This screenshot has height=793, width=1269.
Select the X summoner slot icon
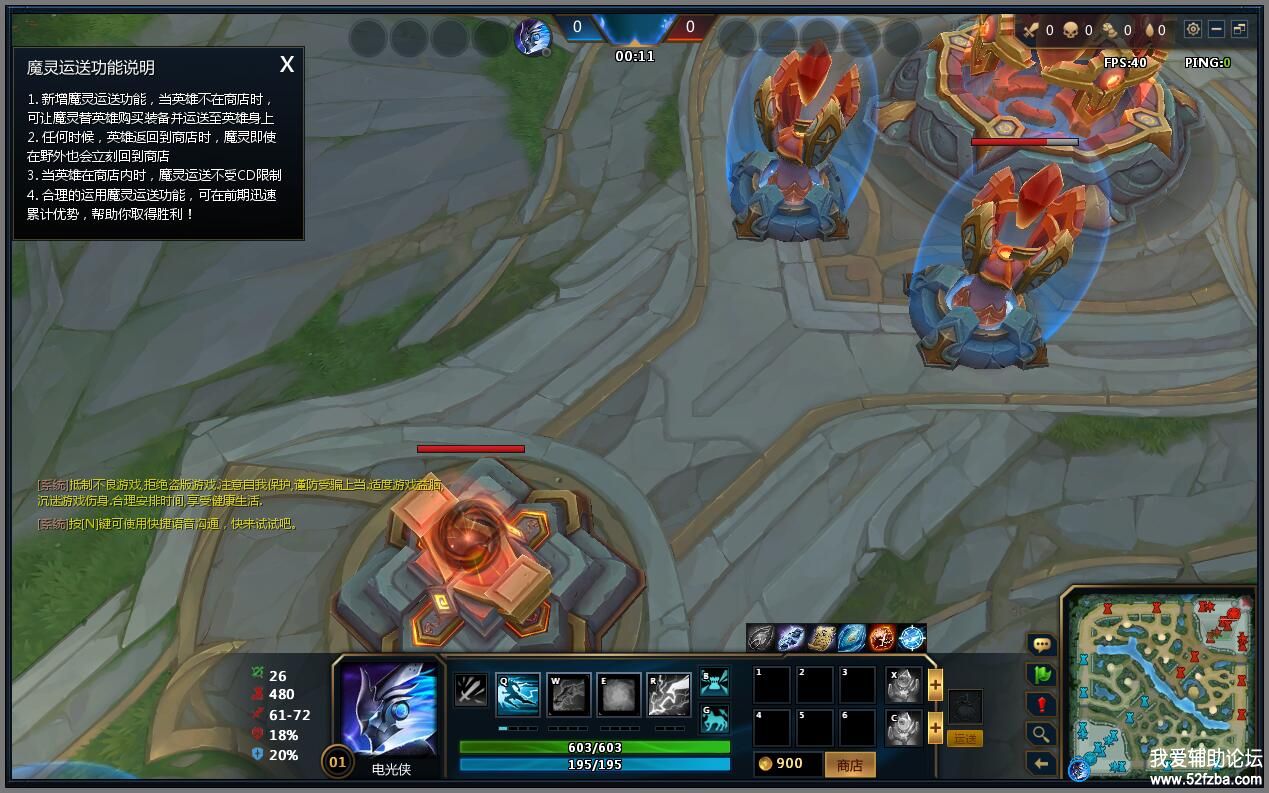pos(904,685)
